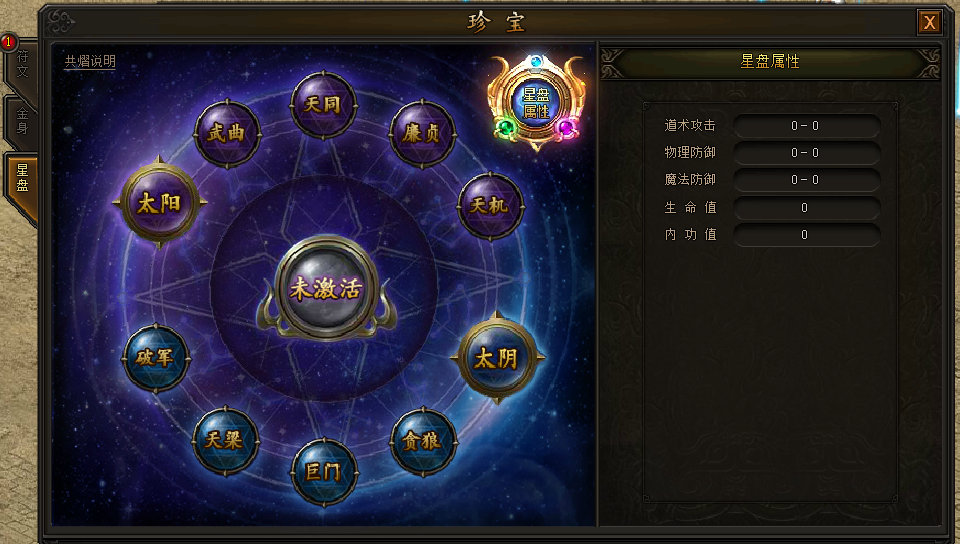Choose the 贪狼 star orb

[x=423, y=441]
